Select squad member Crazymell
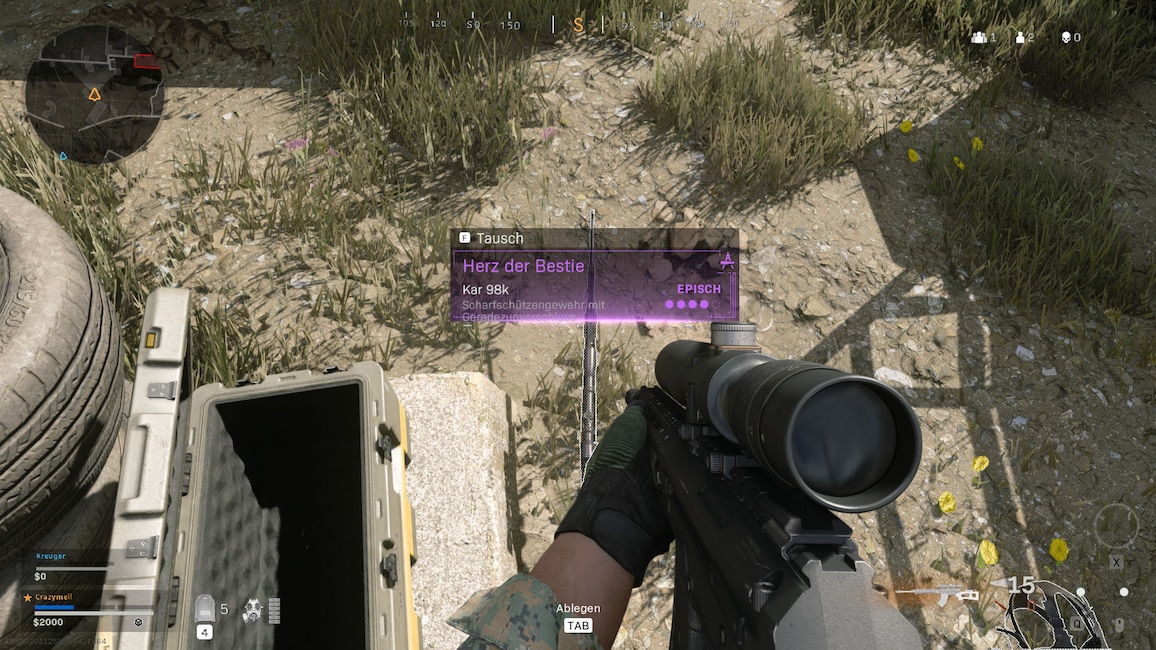The height and width of the screenshot is (650, 1156). [56, 596]
